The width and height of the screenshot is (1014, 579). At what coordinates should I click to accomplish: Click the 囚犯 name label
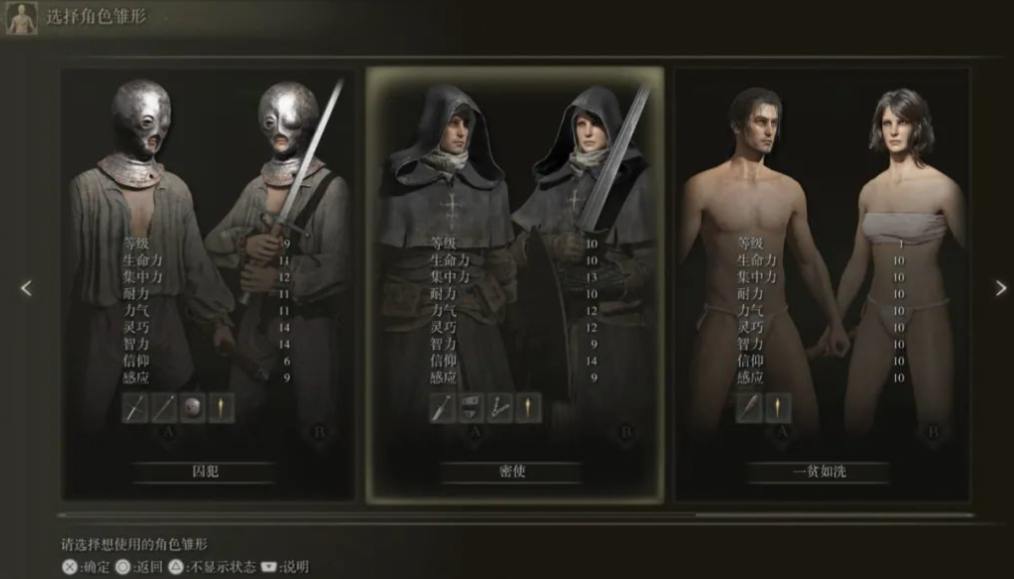[x=205, y=471]
